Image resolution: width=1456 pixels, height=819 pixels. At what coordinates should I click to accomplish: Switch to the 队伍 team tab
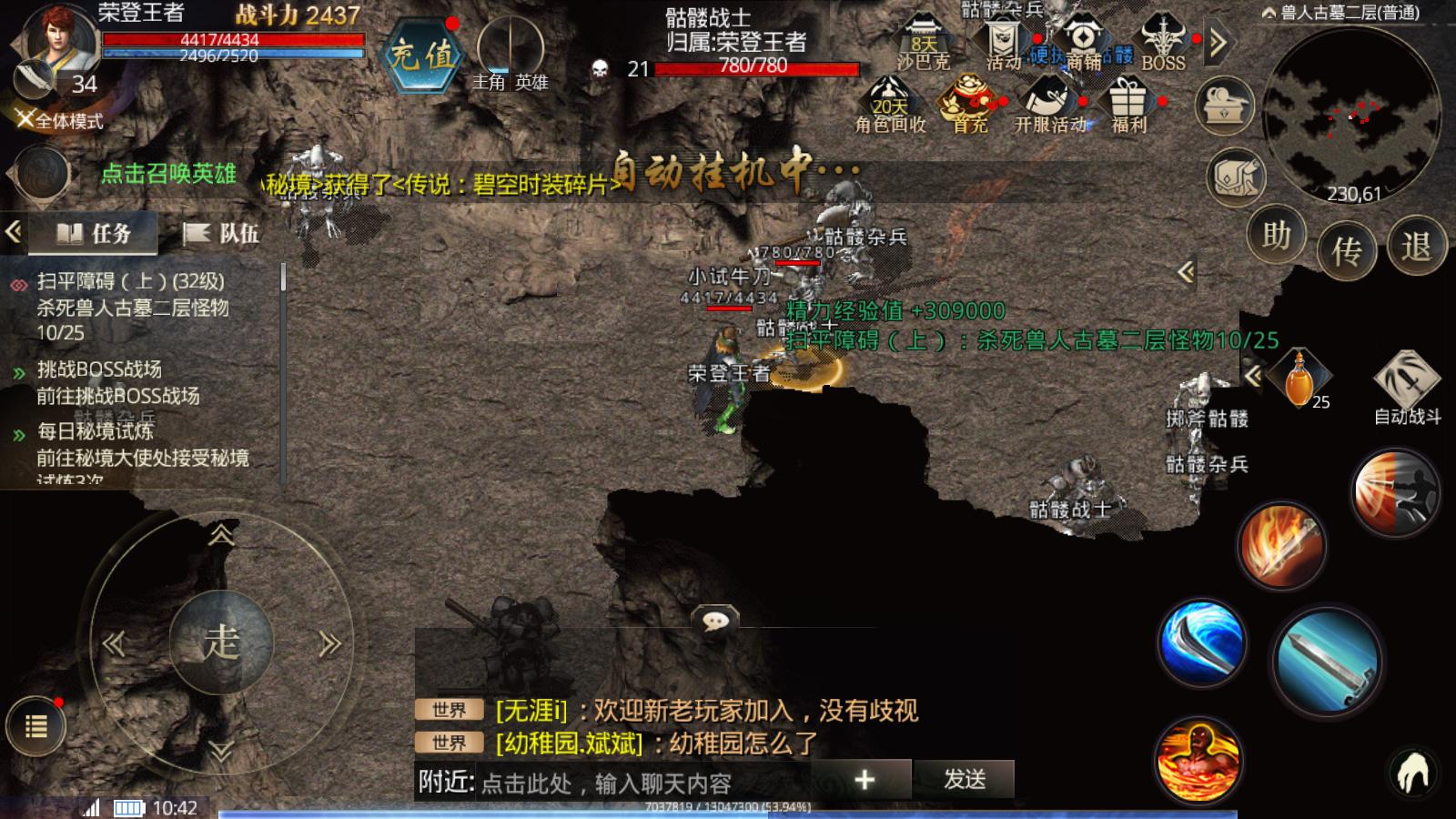coord(221,234)
